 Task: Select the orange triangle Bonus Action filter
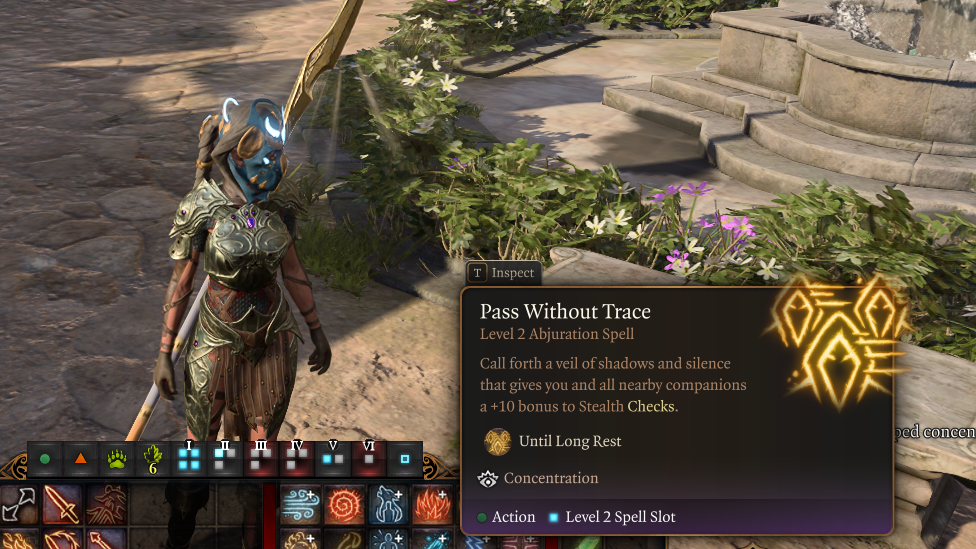81,459
